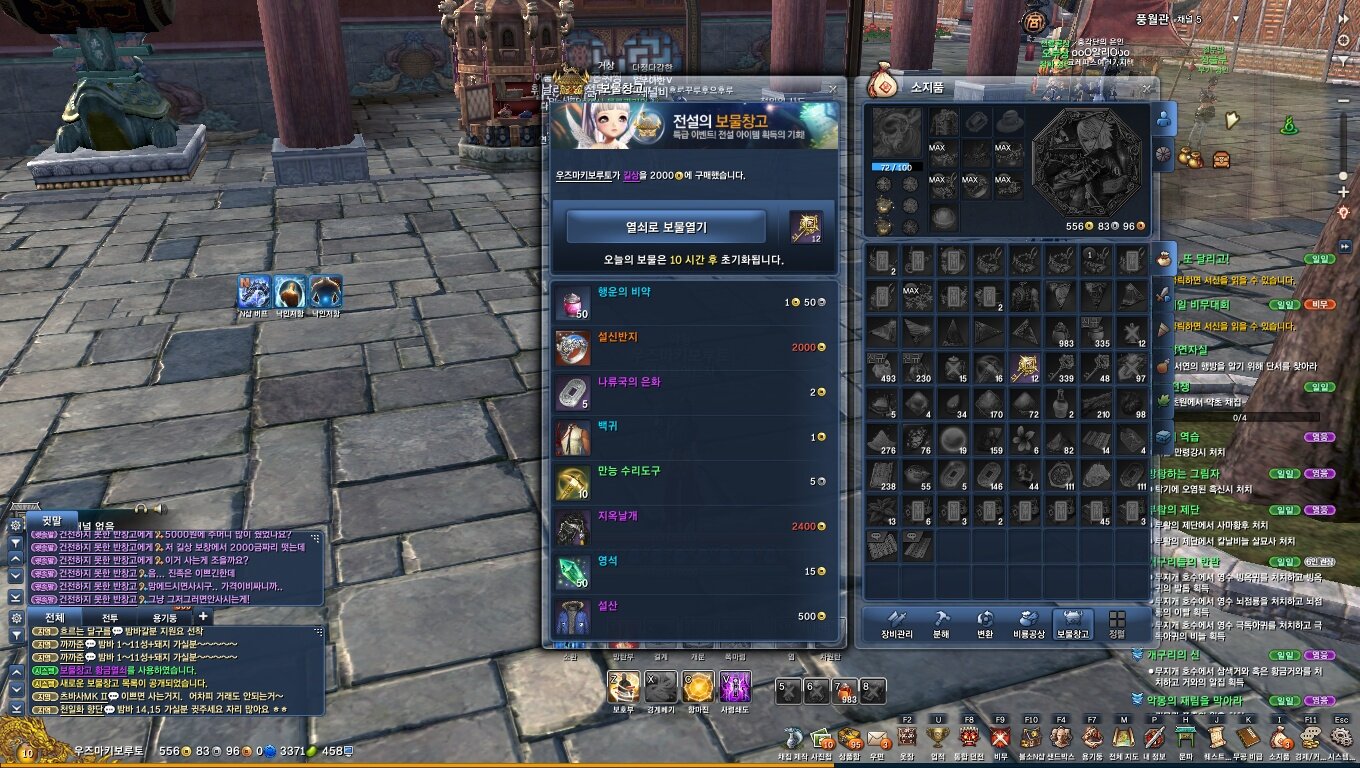Switch chat to the 용기둥 tab
1360x768 pixels.
(163, 618)
